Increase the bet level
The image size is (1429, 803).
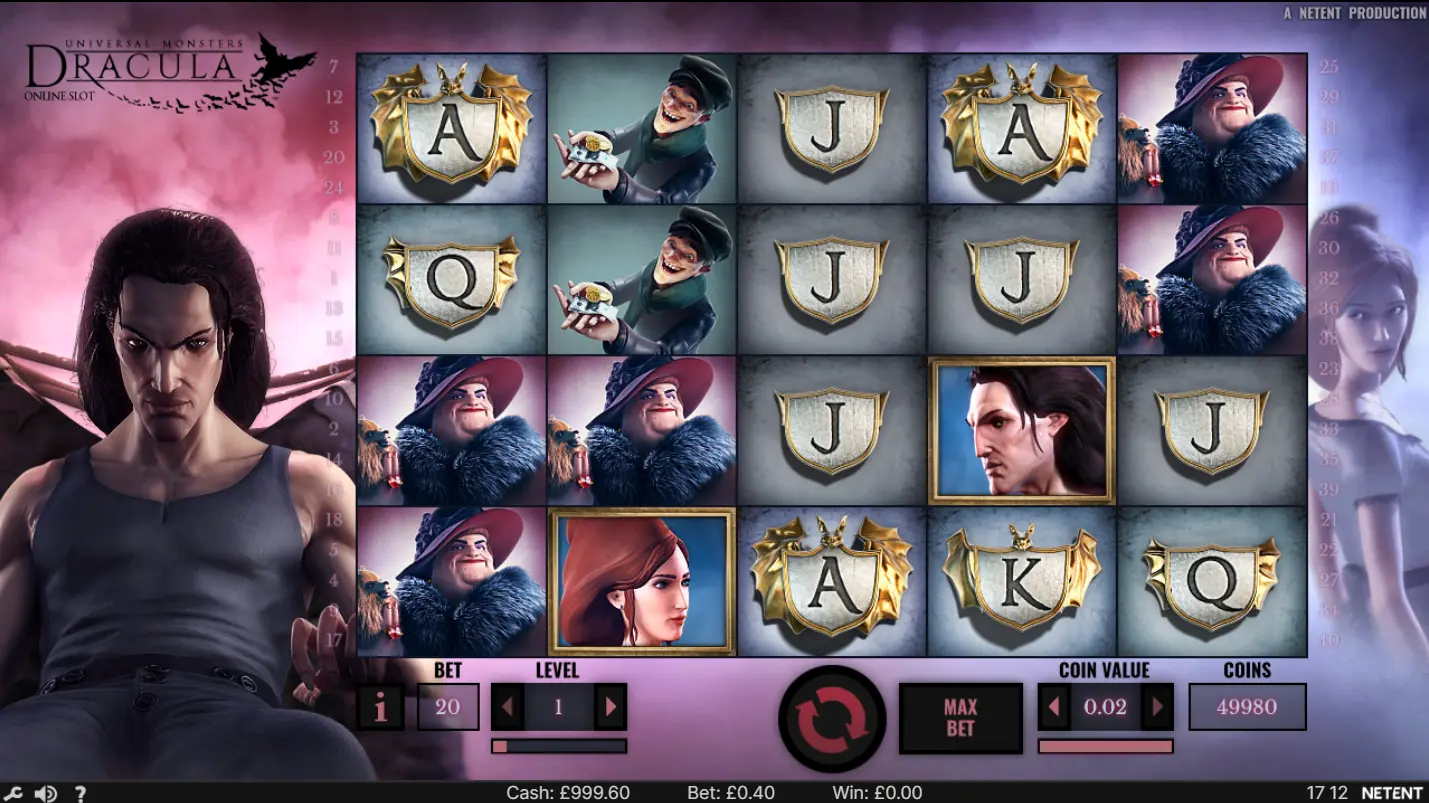(610, 708)
